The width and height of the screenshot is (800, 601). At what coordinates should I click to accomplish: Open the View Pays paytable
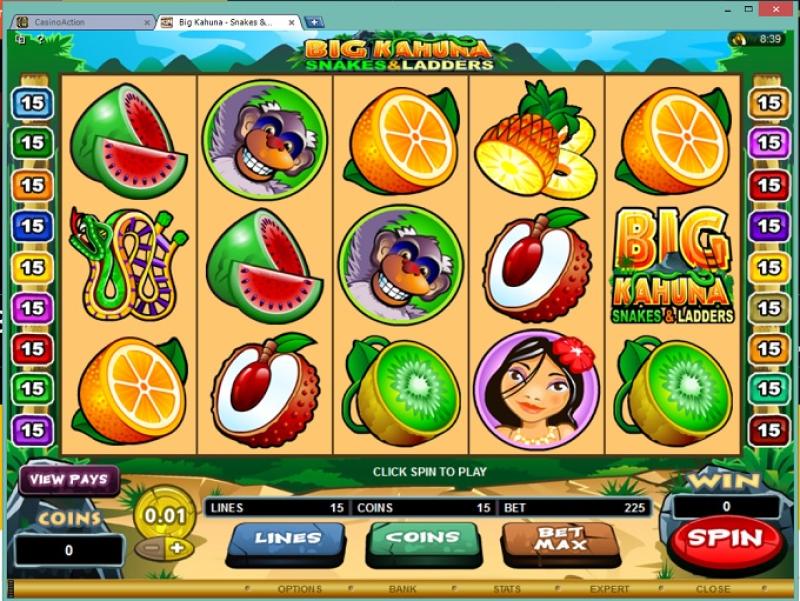pos(68,479)
